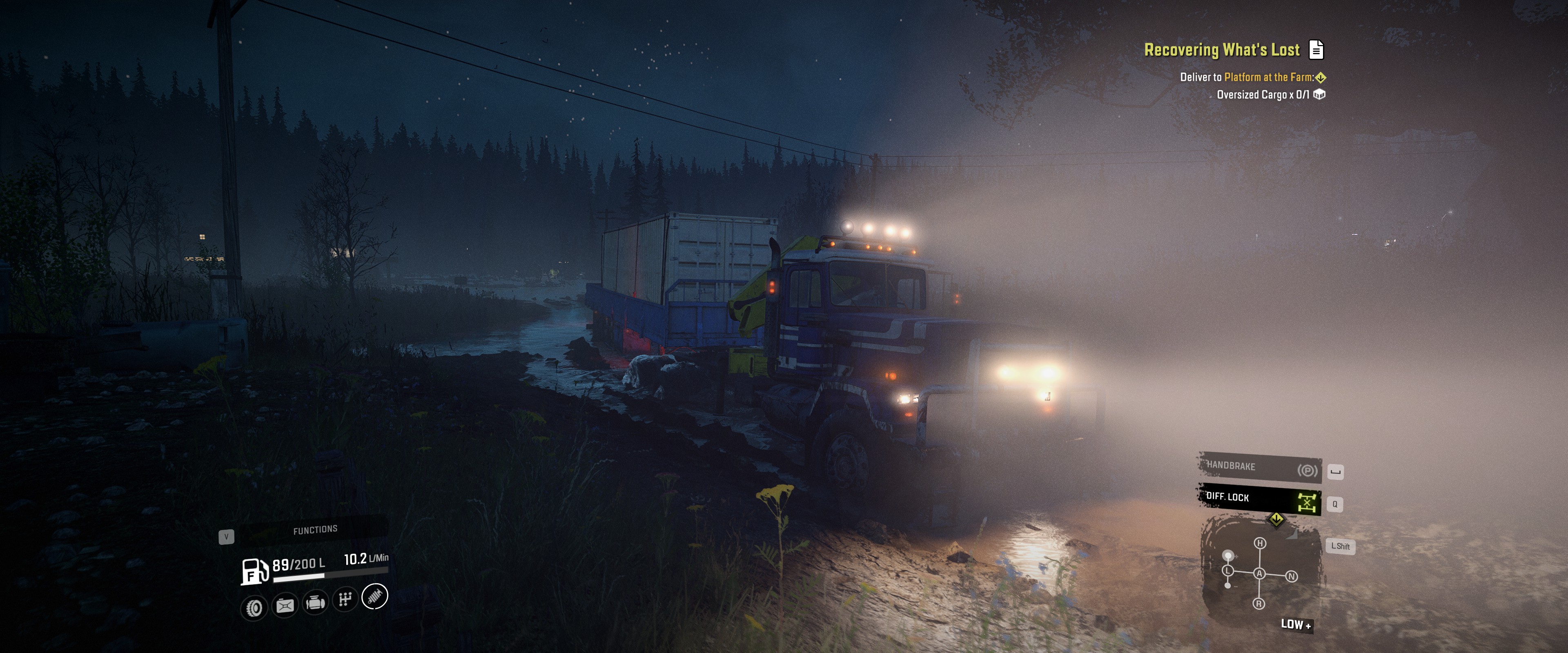Select the highlighted suspension spring icon

point(375,596)
